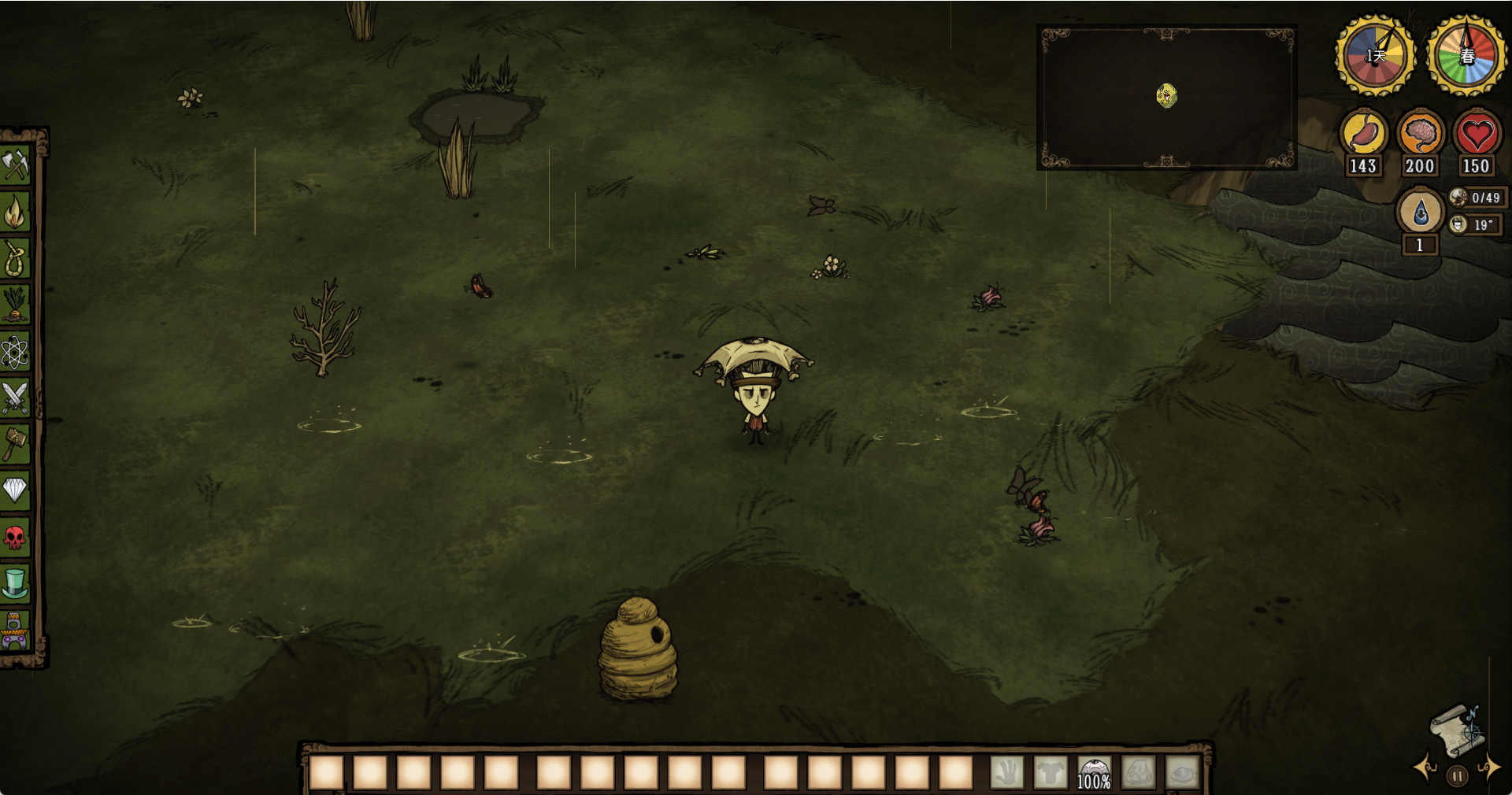
Task: Click the empty body armor equipment slot
Action: [x=1050, y=773]
